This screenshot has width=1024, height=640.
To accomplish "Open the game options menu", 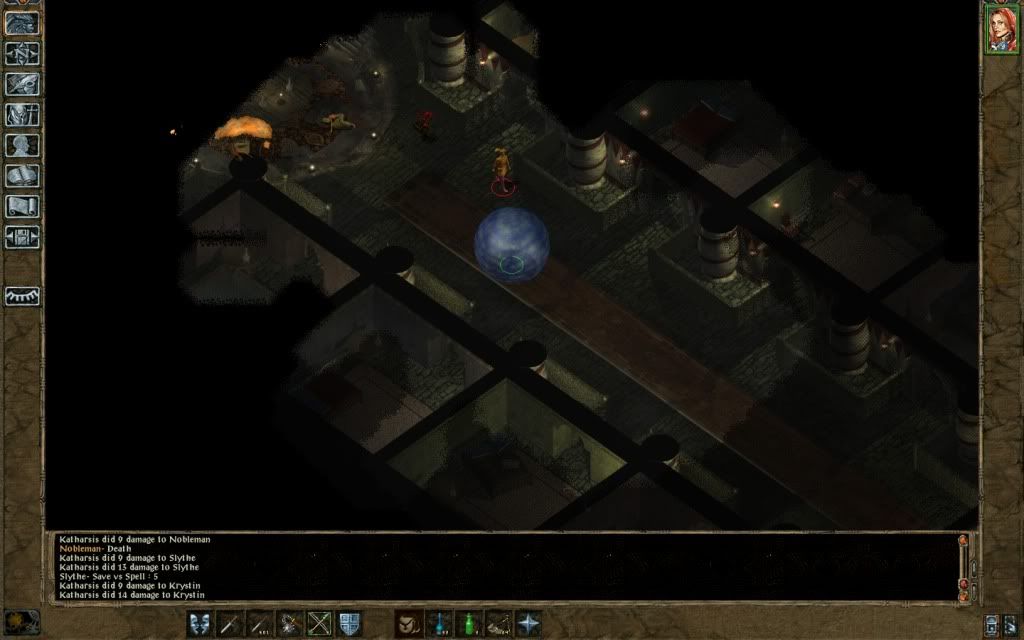I will tap(22, 237).
